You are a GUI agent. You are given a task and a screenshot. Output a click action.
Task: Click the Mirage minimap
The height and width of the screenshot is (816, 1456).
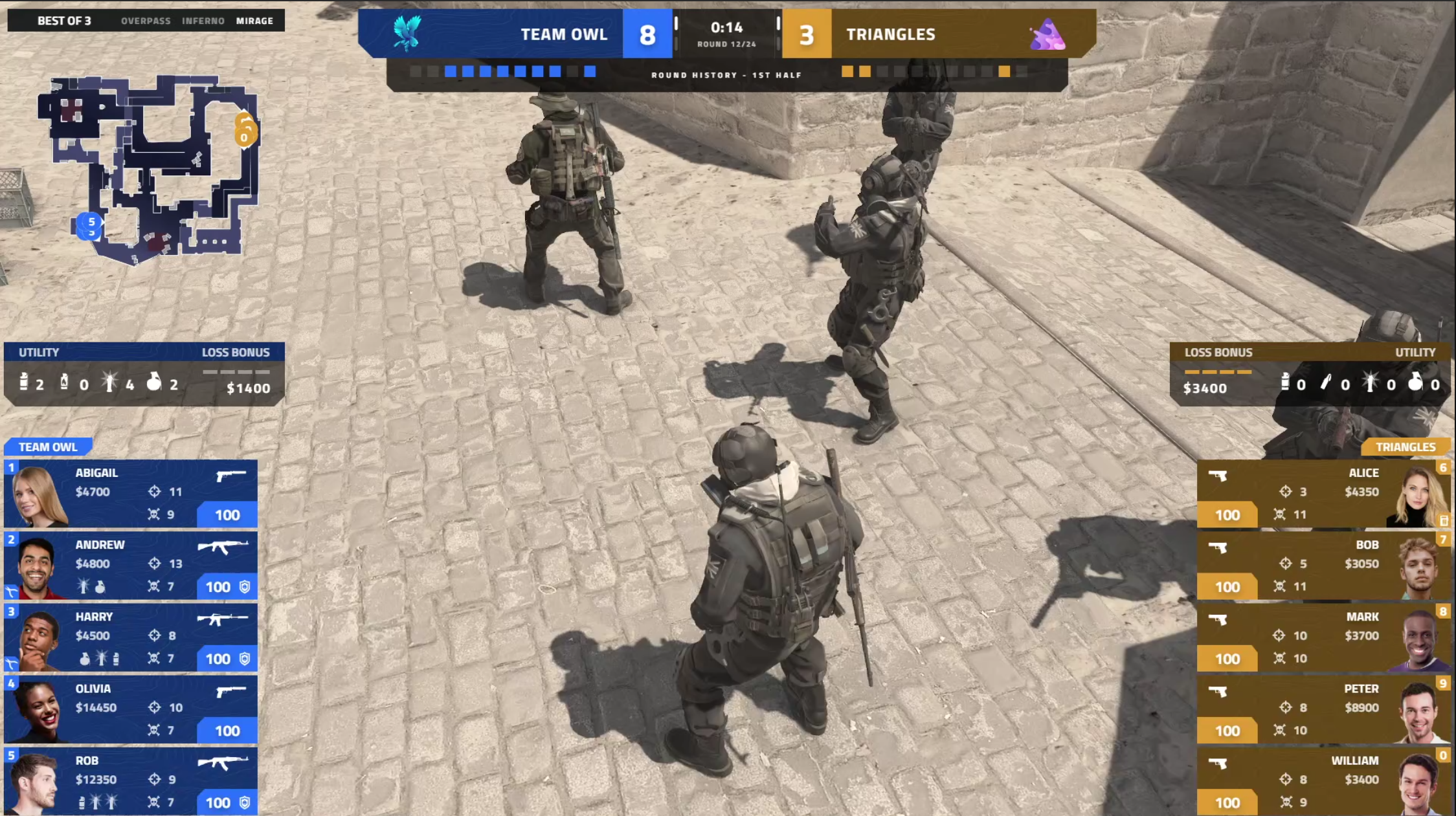[150, 170]
